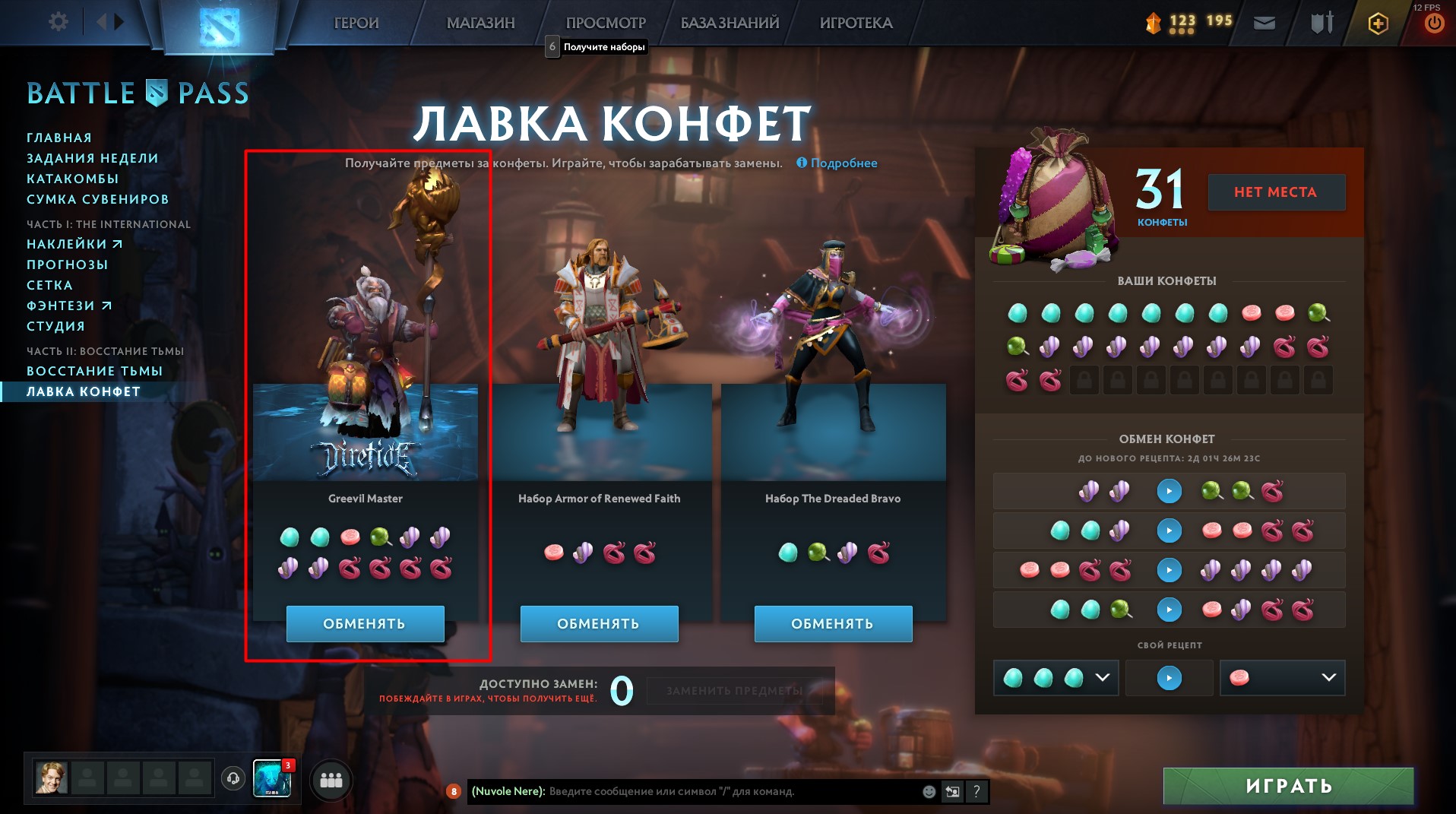Open the mail envelope notifications icon
Viewport: 1456px width, 814px height.
pyautogui.click(x=1264, y=24)
